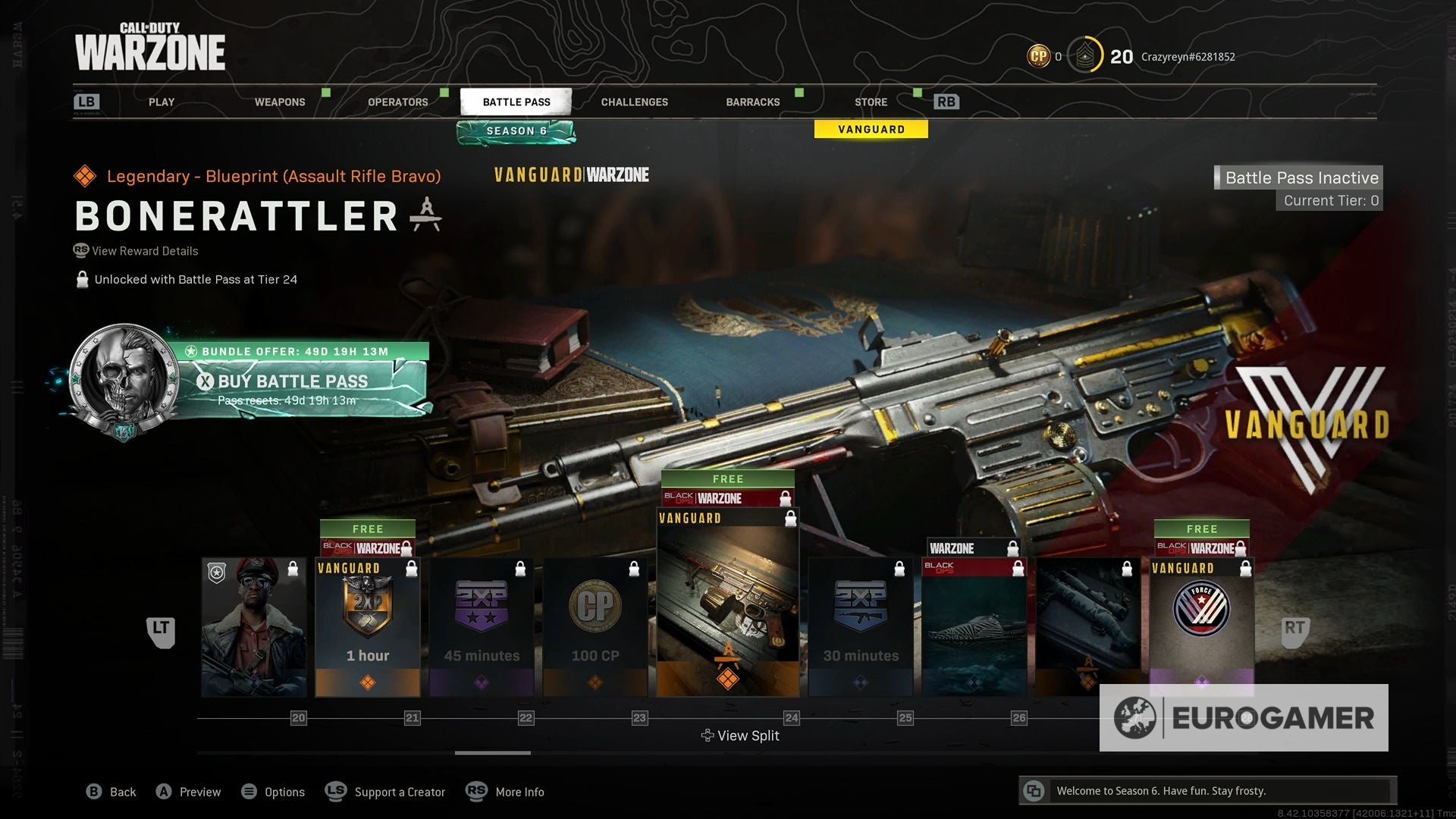Open the Store tab
The height and width of the screenshot is (819, 1456).
[x=871, y=102]
